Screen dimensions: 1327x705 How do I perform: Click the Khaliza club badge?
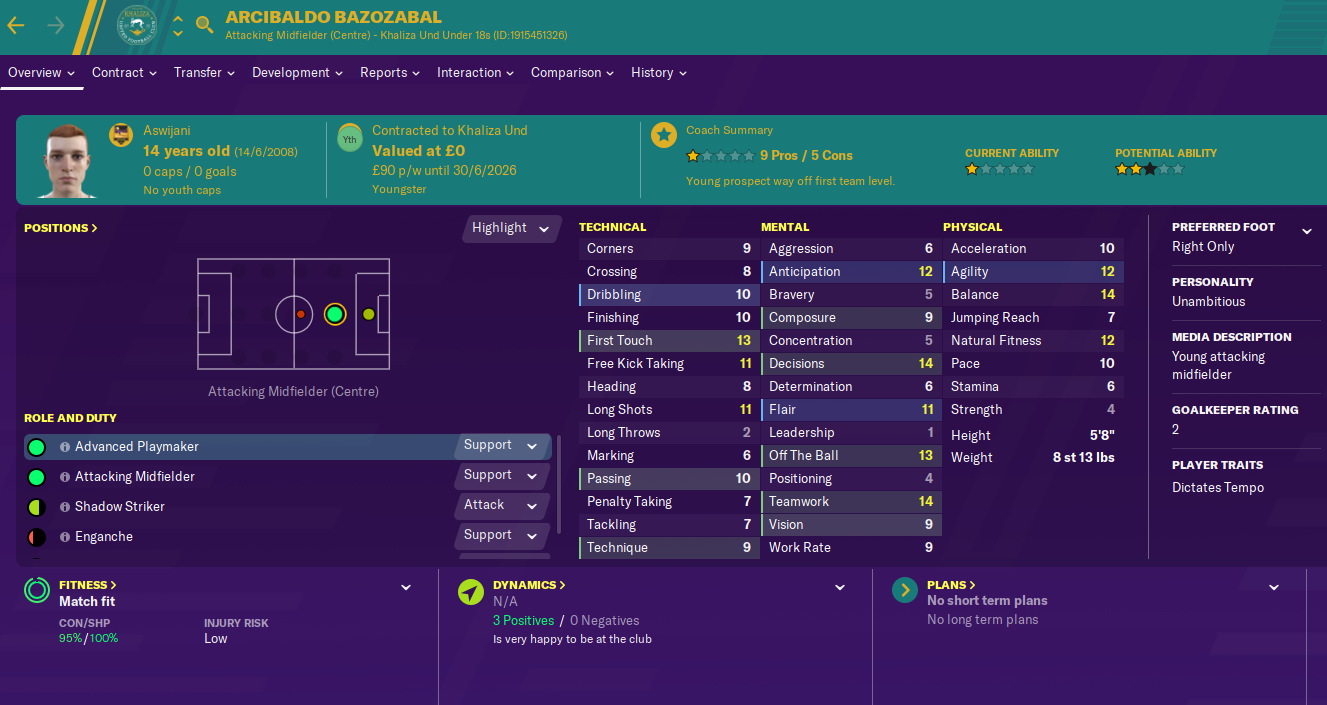137,27
